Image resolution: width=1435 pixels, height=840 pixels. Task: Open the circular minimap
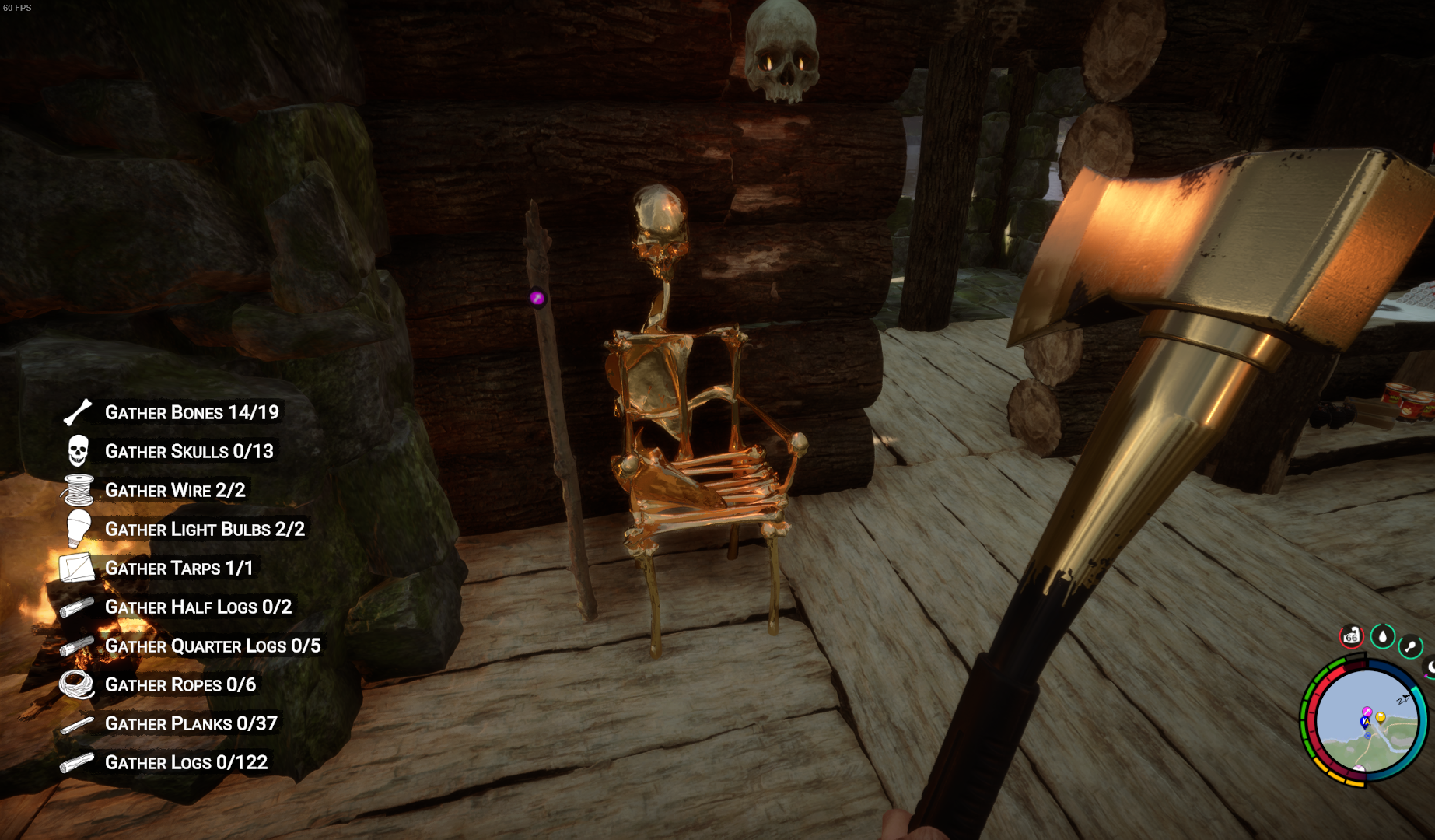coord(1366,722)
